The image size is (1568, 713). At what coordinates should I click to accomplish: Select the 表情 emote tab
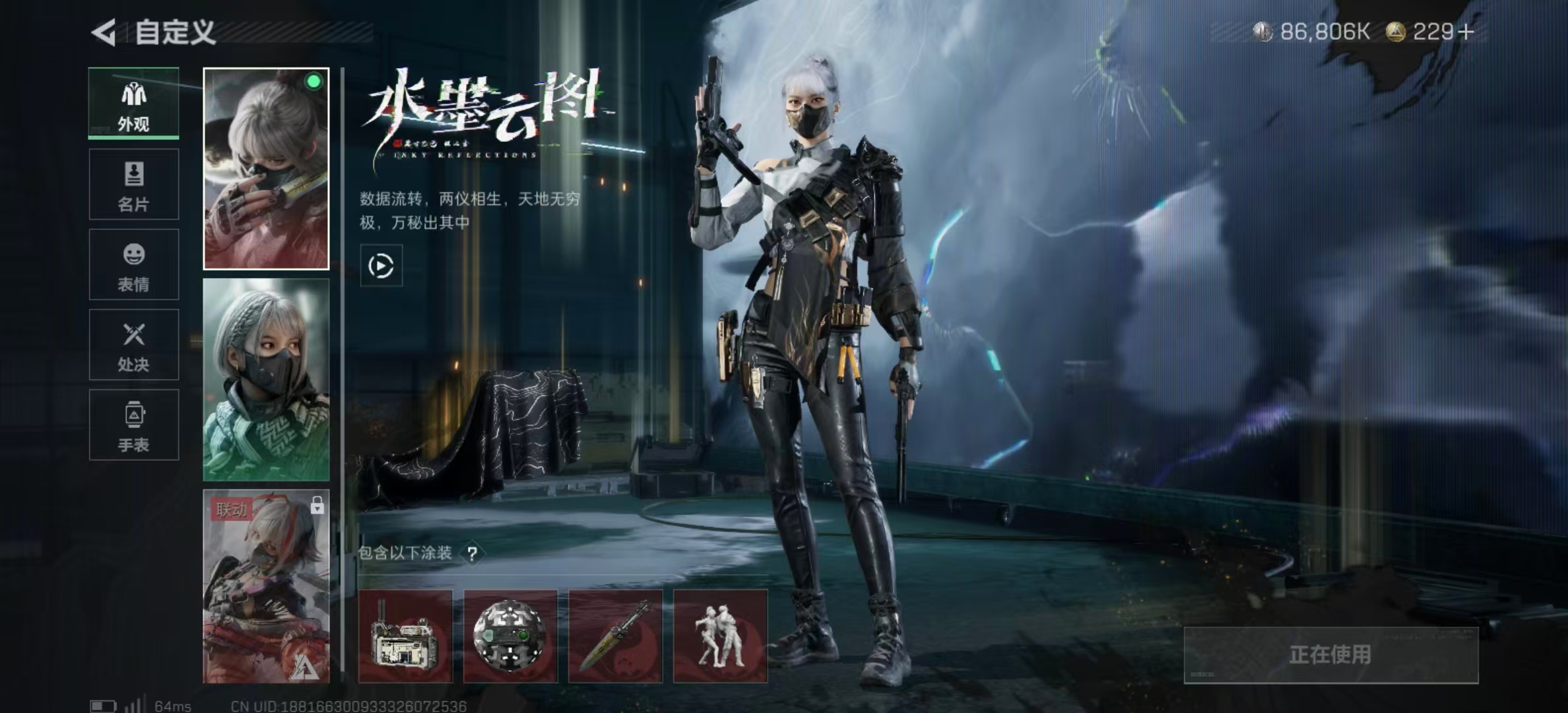(133, 265)
